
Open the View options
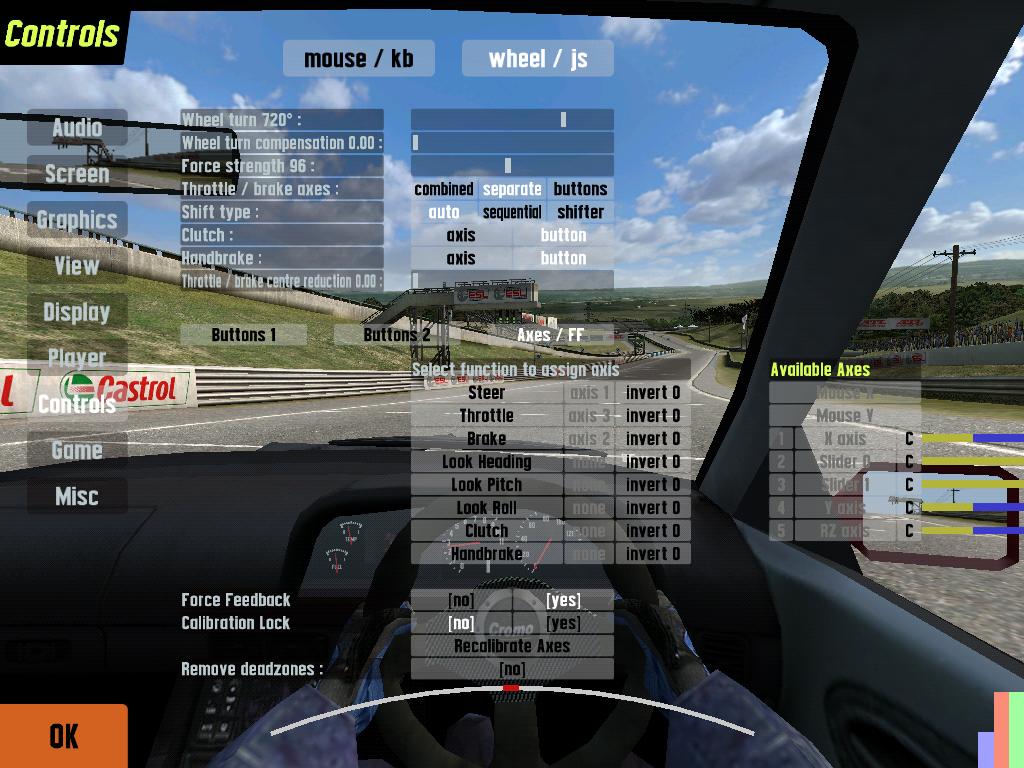(x=77, y=266)
